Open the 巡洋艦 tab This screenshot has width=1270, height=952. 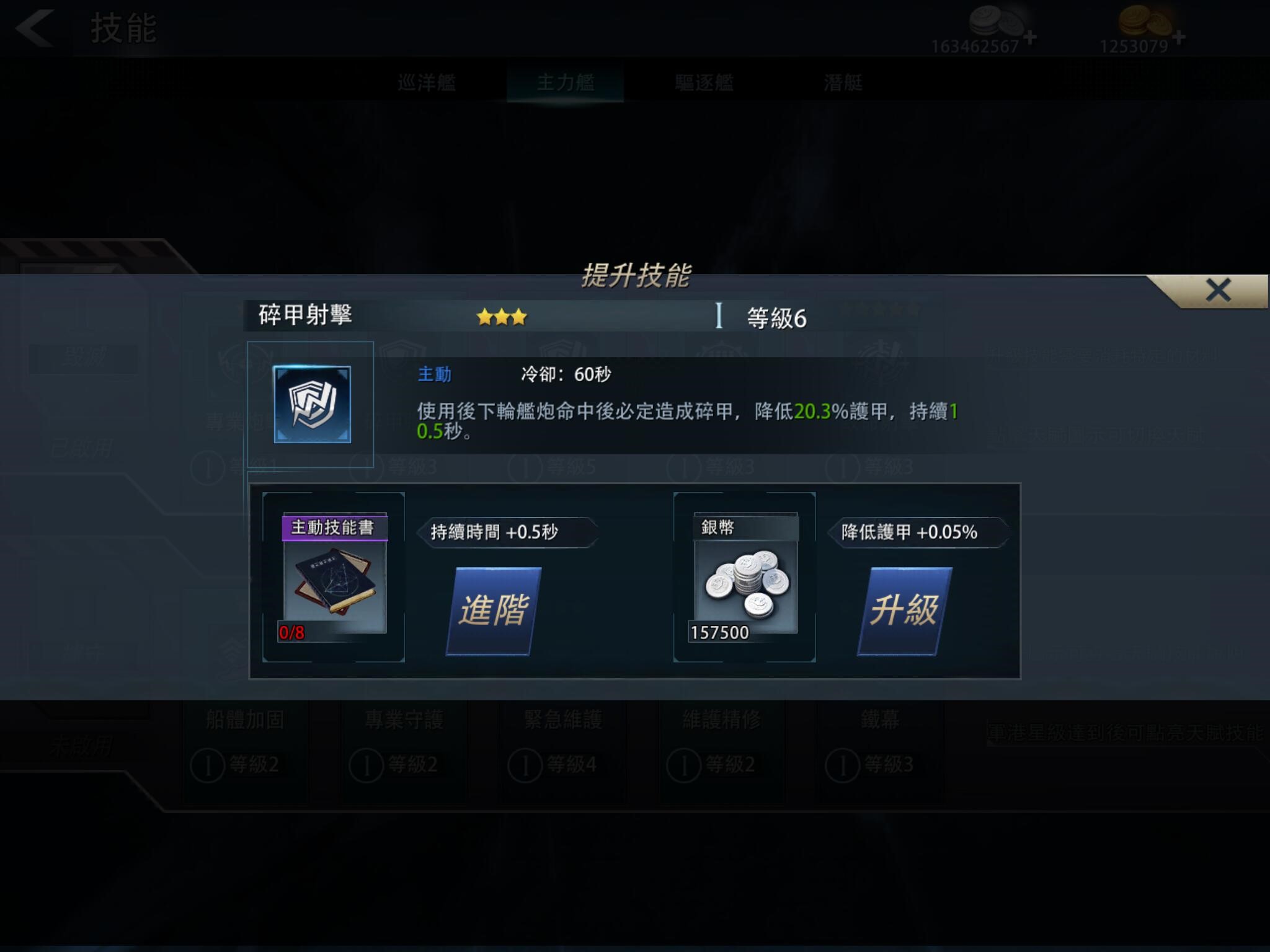(428, 82)
